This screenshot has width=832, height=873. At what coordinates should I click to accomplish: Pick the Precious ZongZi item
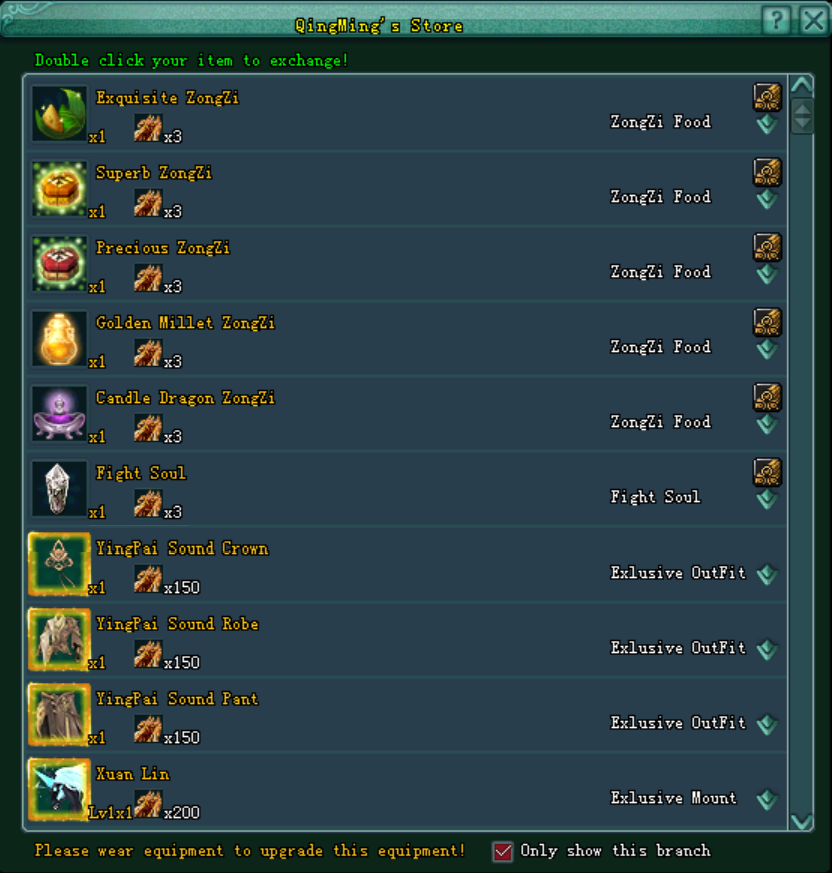[x=59, y=263]
